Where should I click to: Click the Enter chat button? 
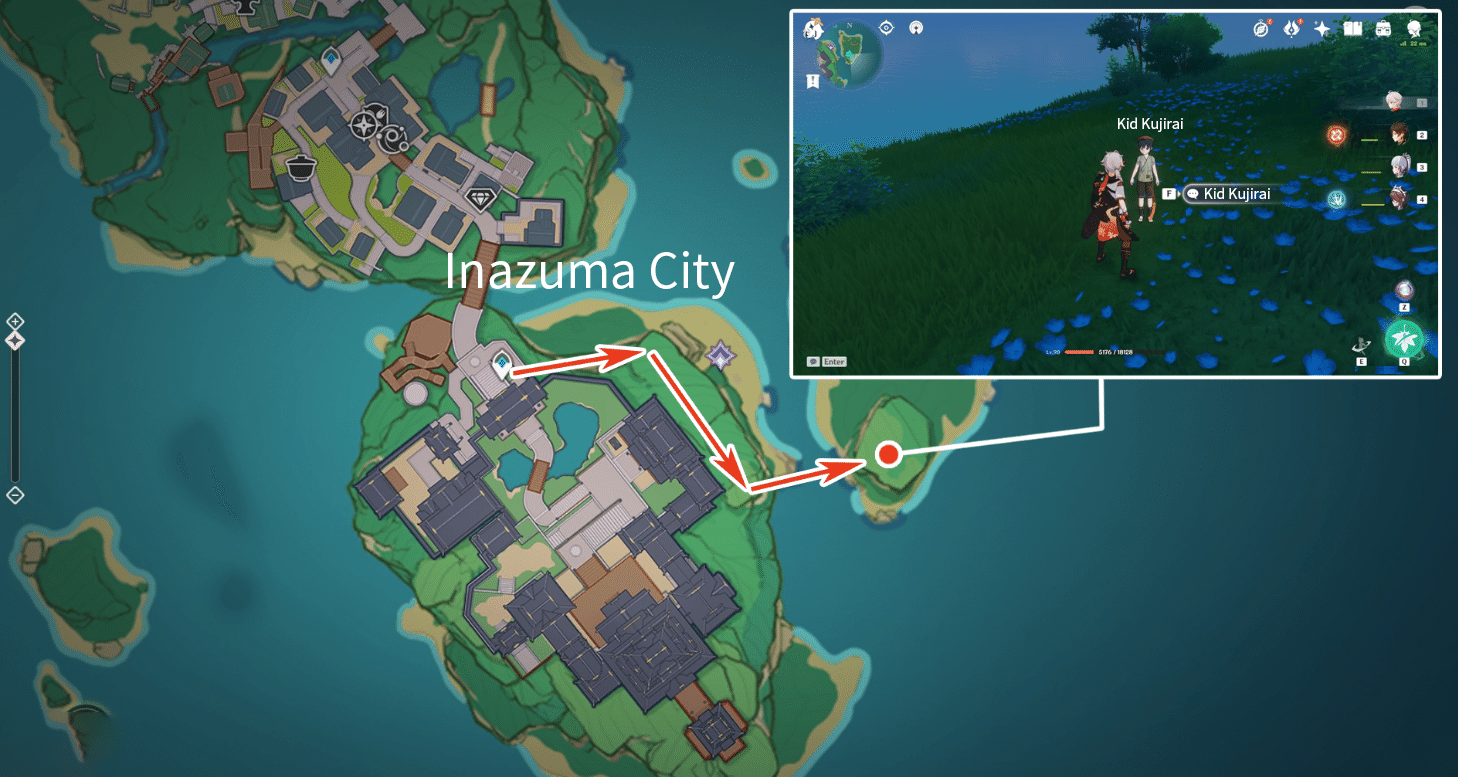point(827,361)
